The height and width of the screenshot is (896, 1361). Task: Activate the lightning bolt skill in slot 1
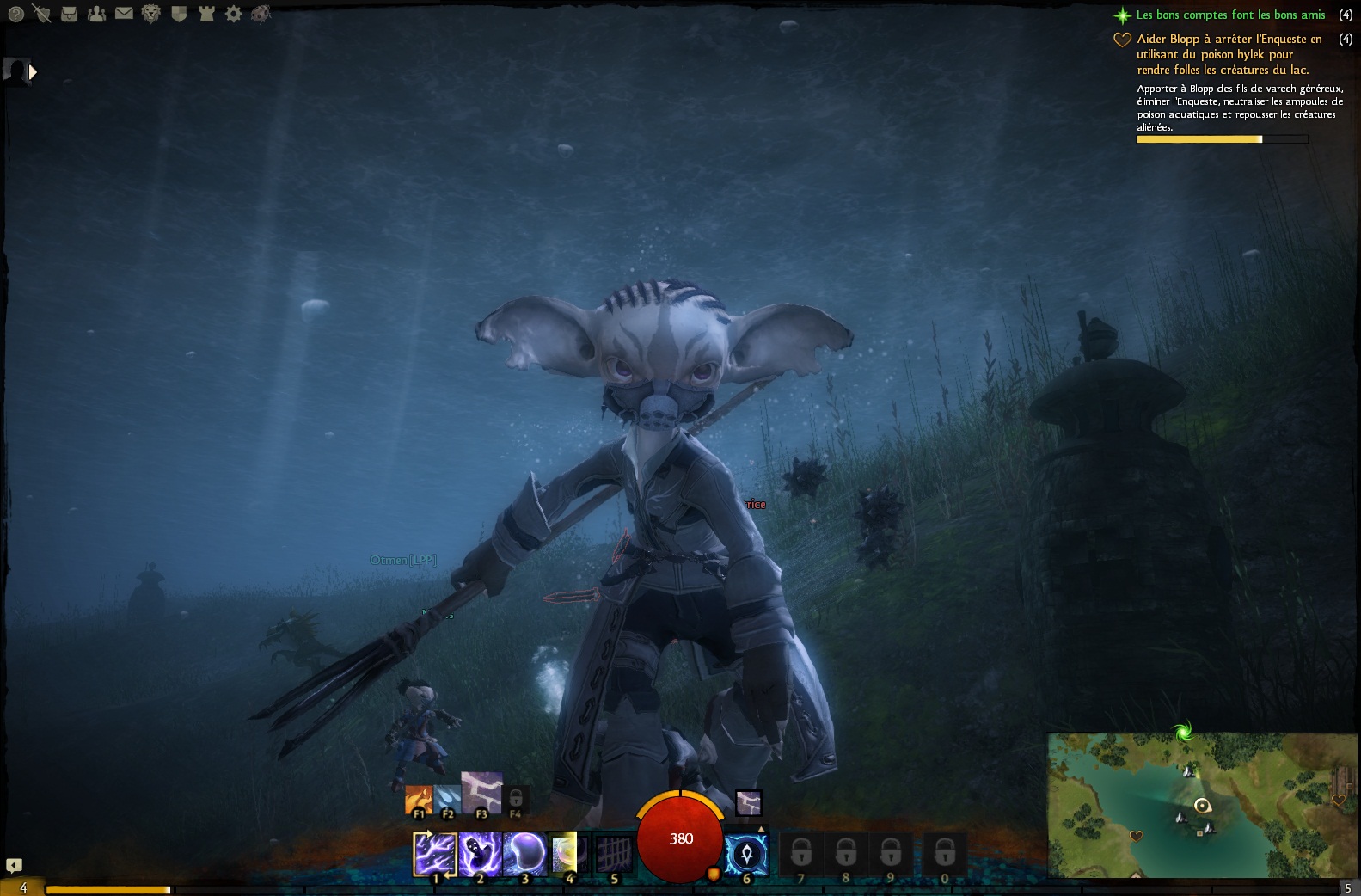click(435, 853)
